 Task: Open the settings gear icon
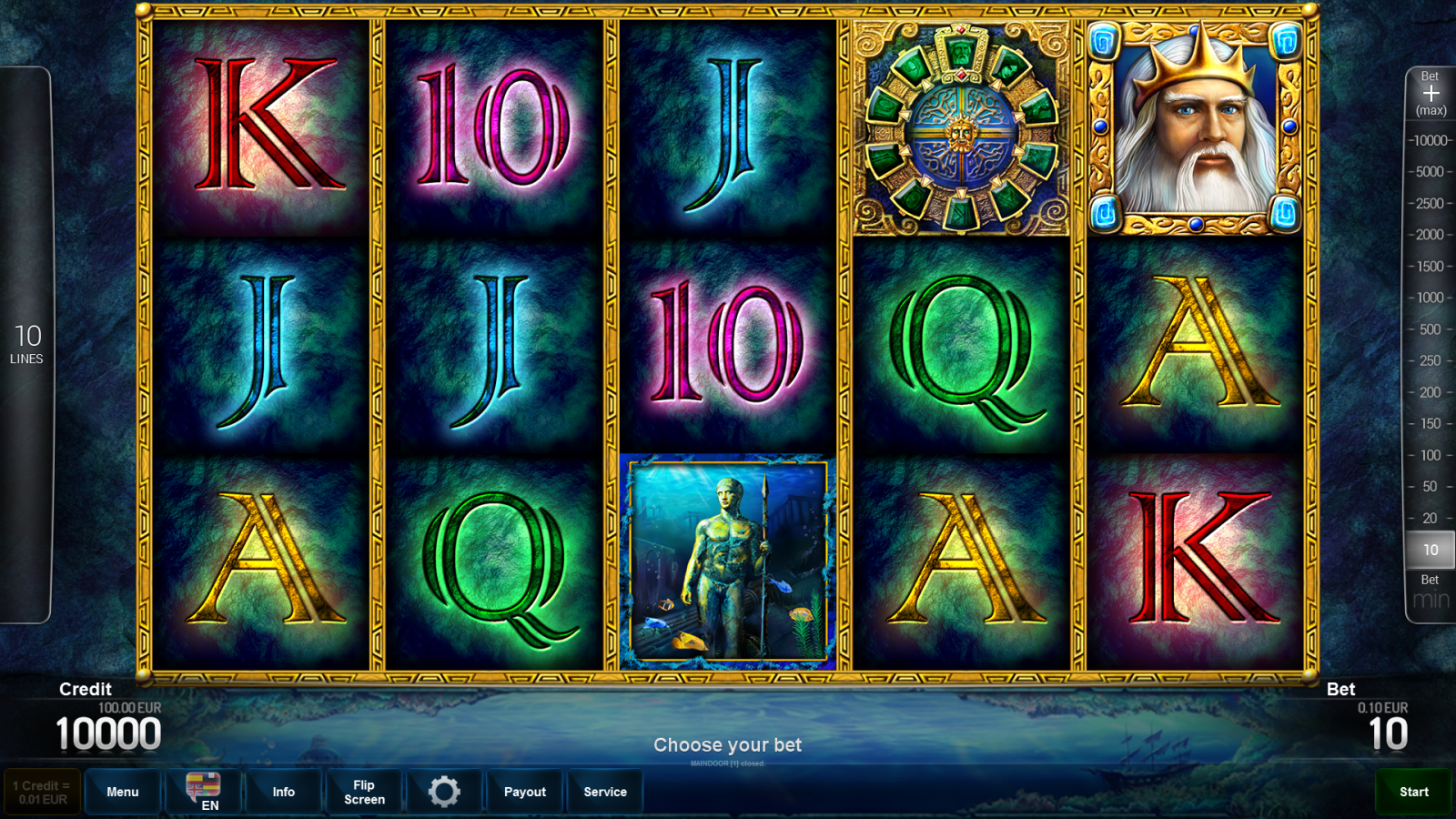[x=444, y=791]
